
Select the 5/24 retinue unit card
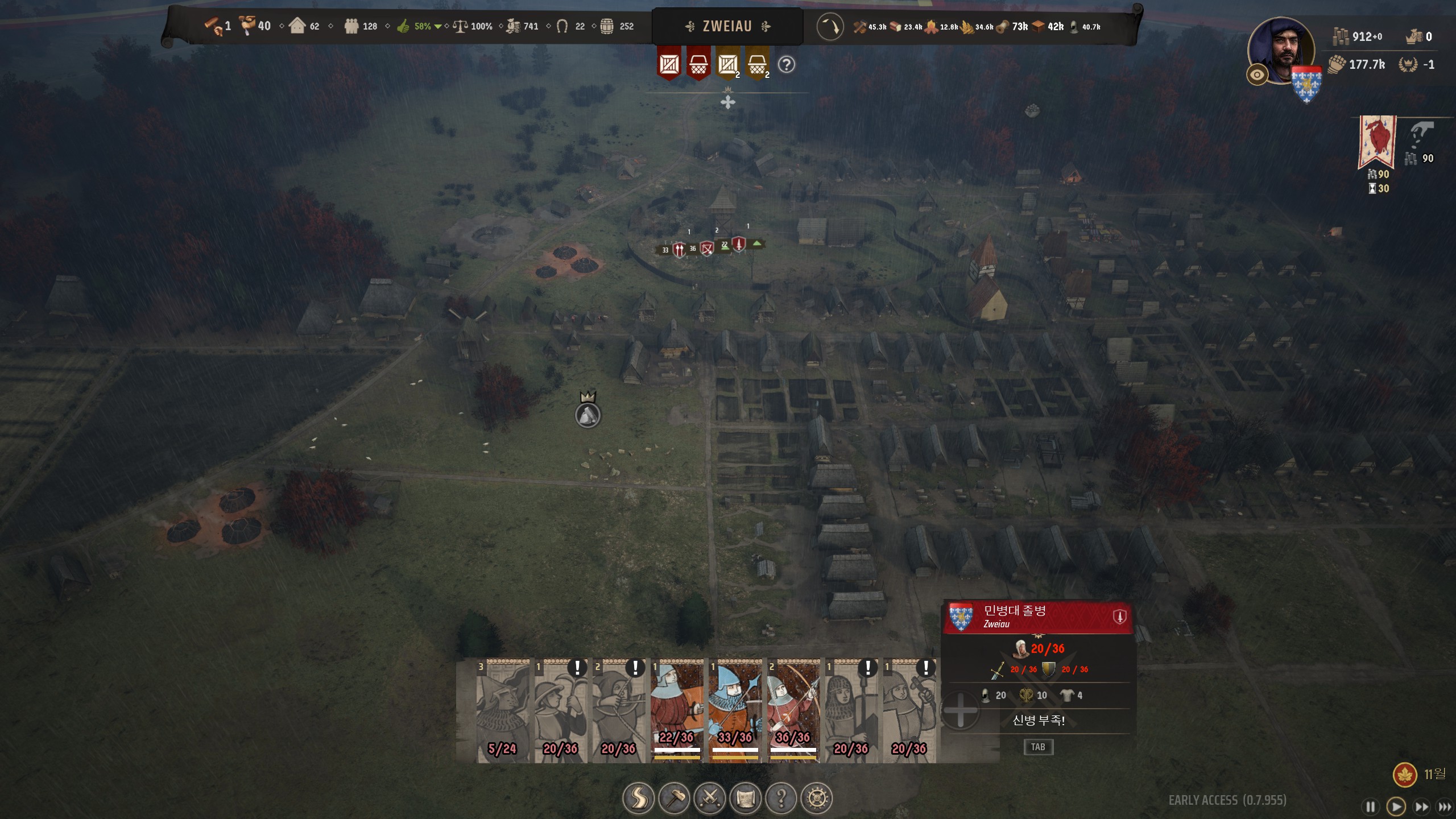pyautogui.click(x=503, y=711)
